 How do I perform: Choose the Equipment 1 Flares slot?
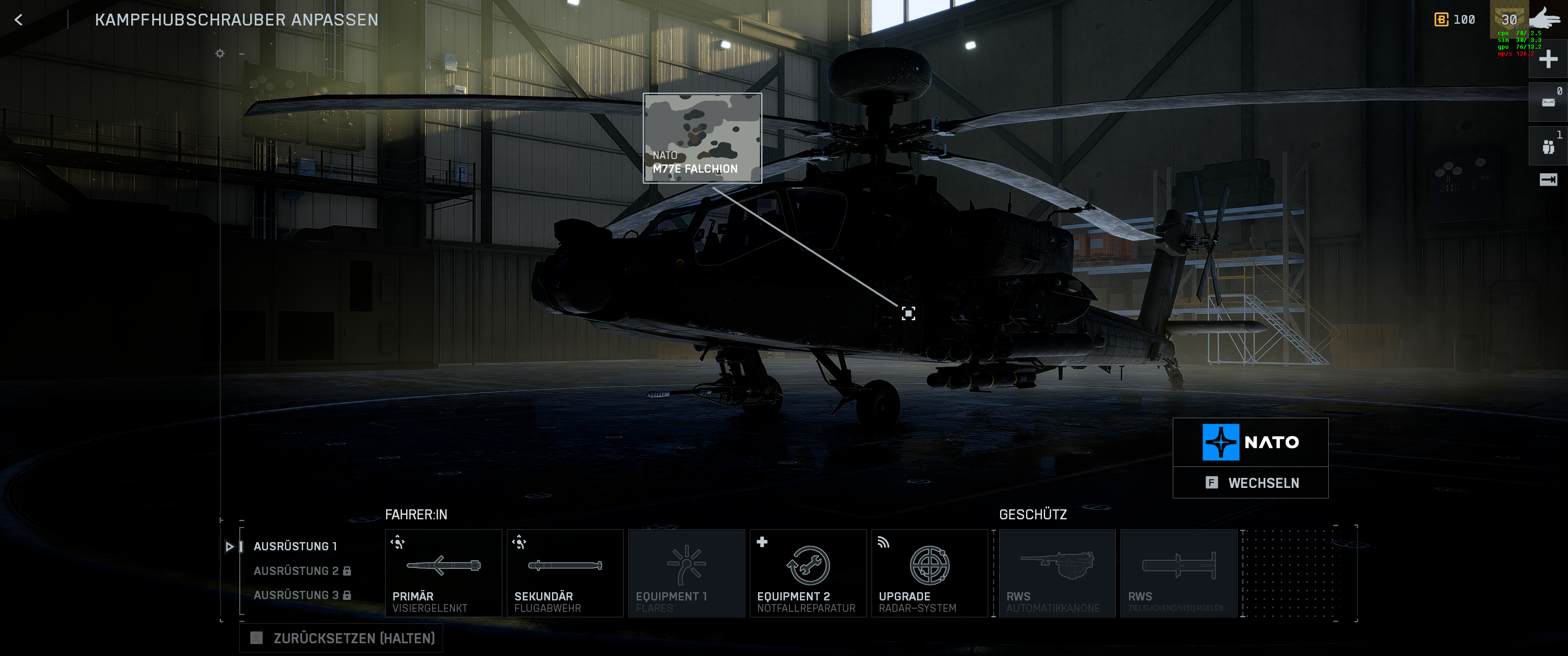coord(686,573)
